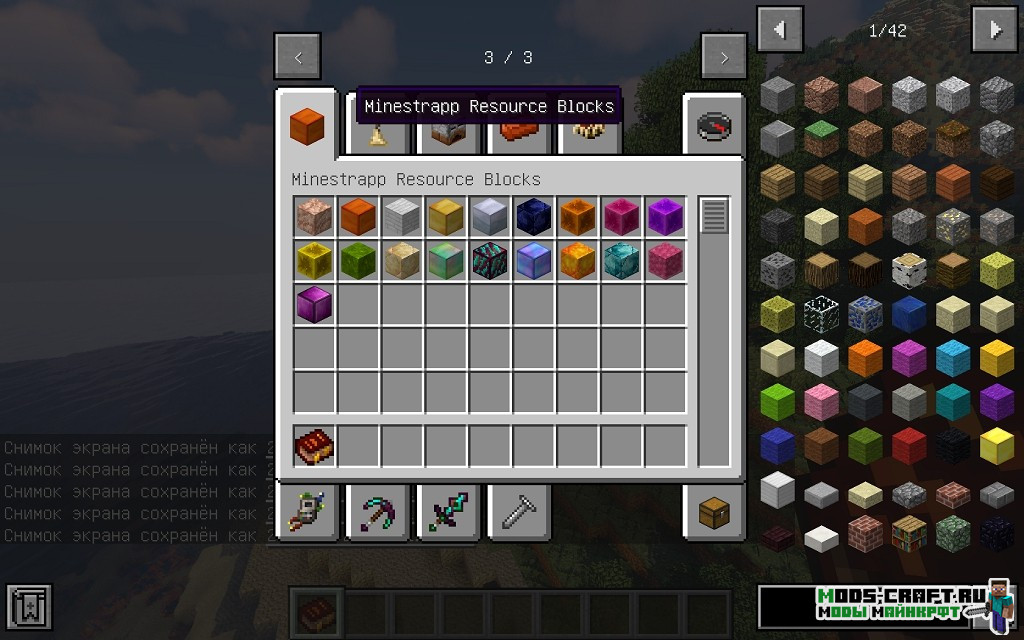Viewport: 1024px width, 640px height.
Task: Click the creative inventory scrollbar handle
Action: (x=714, y=216)
